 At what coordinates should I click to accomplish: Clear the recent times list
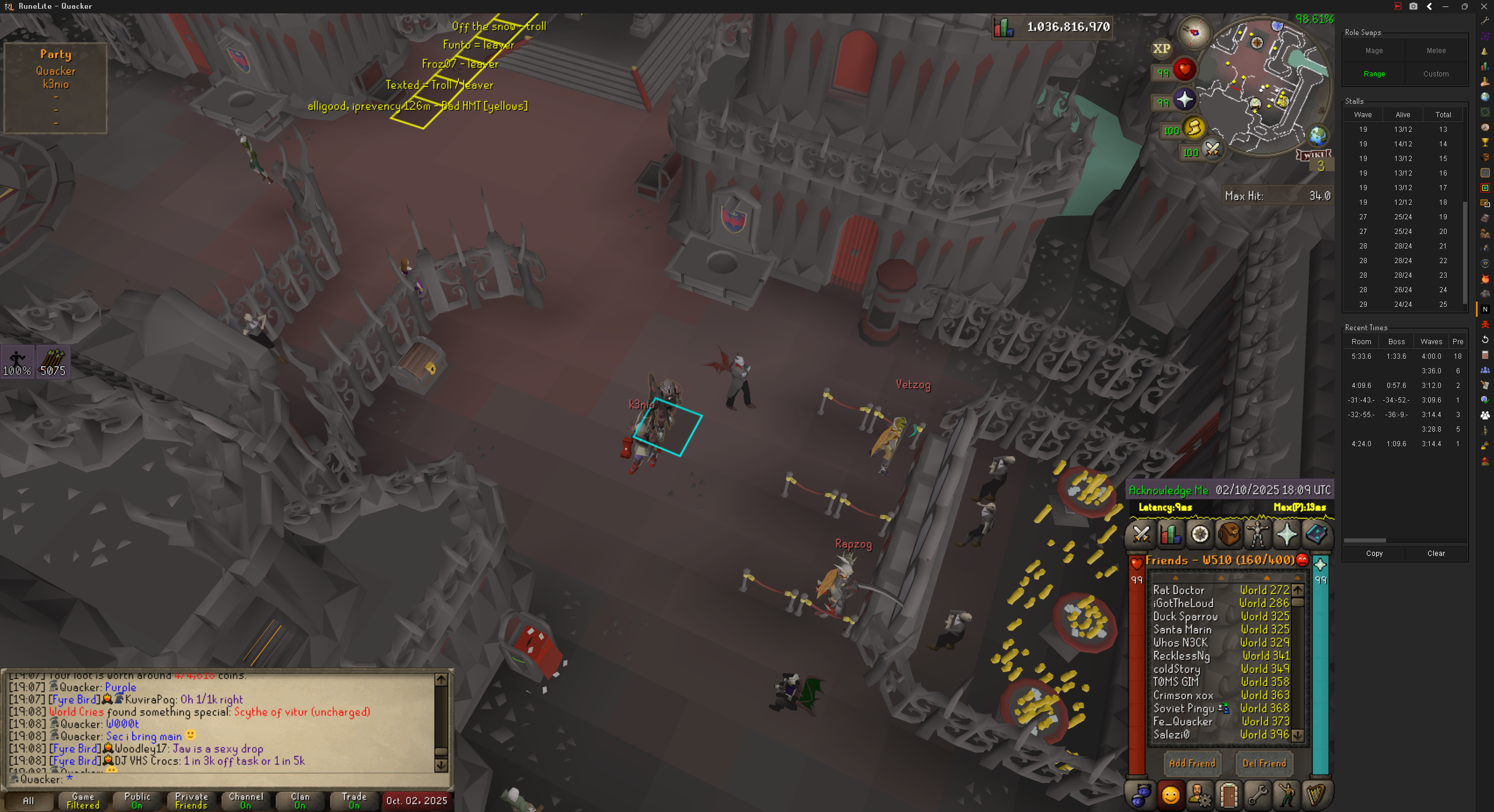1436,554
